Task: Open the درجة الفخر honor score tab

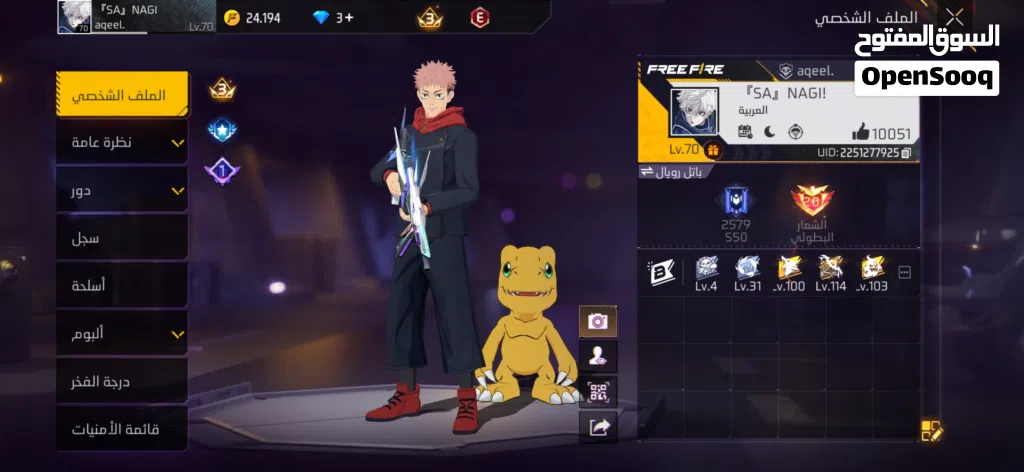Action: tap(122, 381)
